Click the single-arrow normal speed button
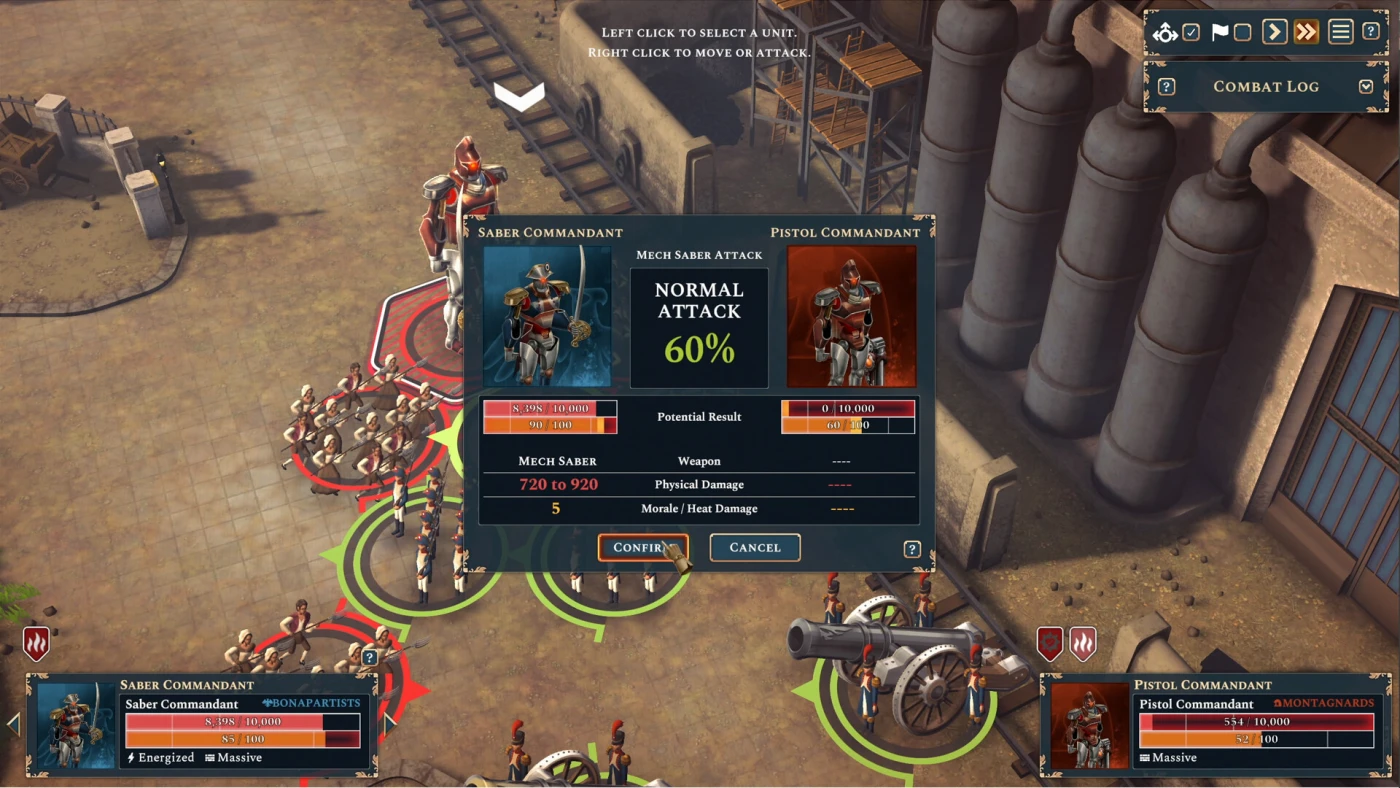 (x=1274, y=32)
